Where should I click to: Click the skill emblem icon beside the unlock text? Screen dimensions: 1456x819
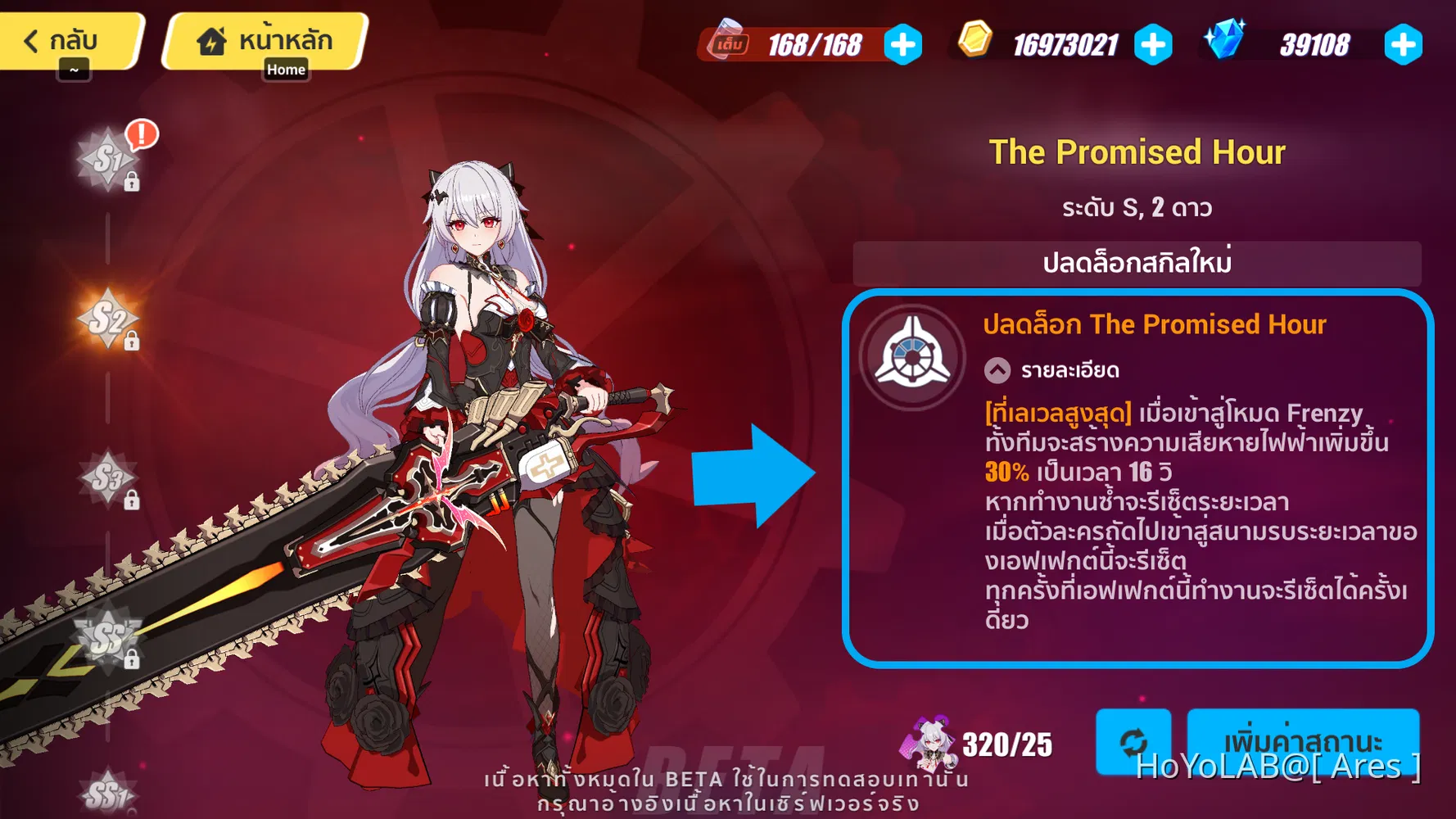click(911, 354)
